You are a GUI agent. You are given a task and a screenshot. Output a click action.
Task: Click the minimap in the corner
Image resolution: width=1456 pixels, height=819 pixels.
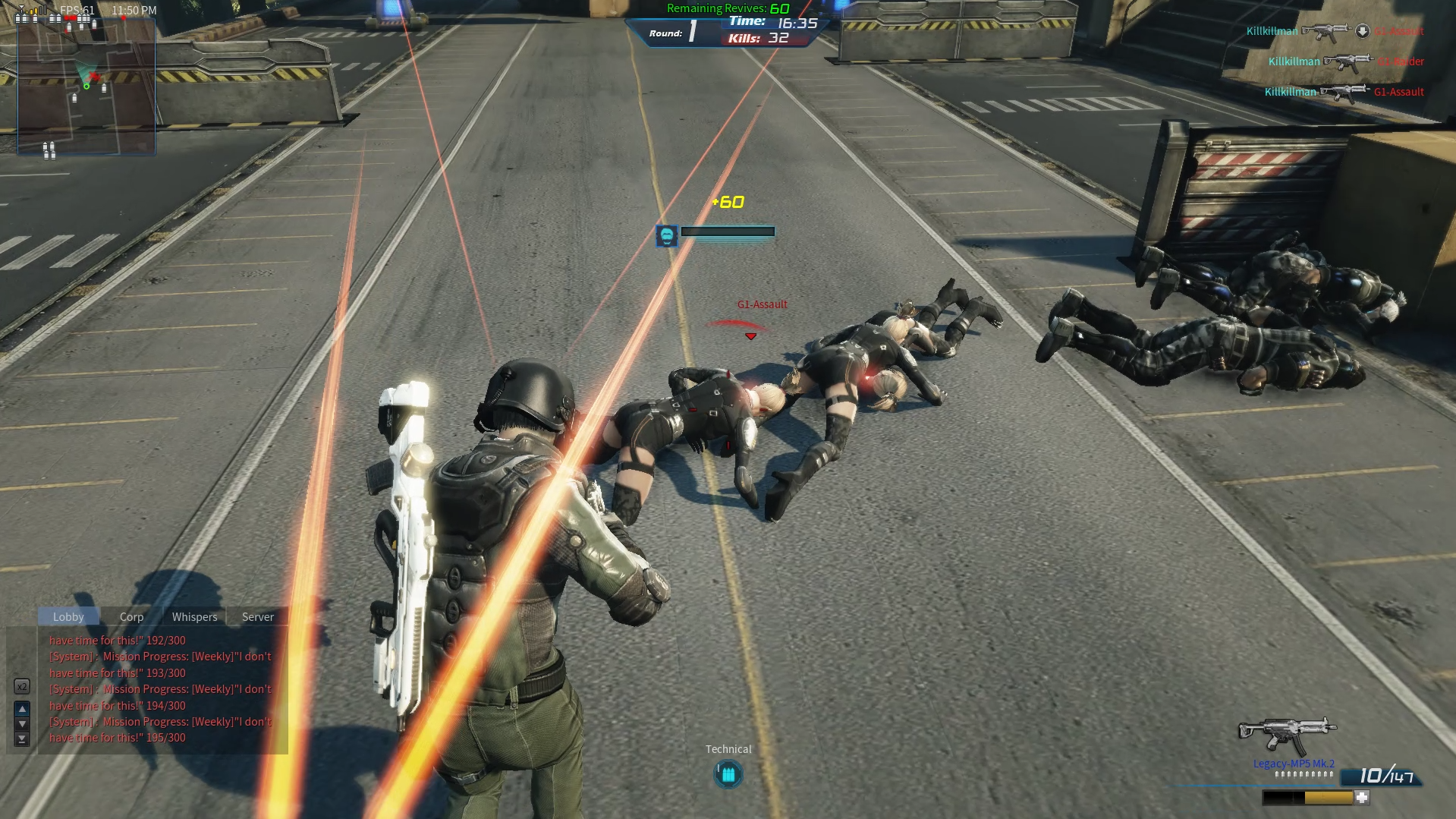point(86,86)
